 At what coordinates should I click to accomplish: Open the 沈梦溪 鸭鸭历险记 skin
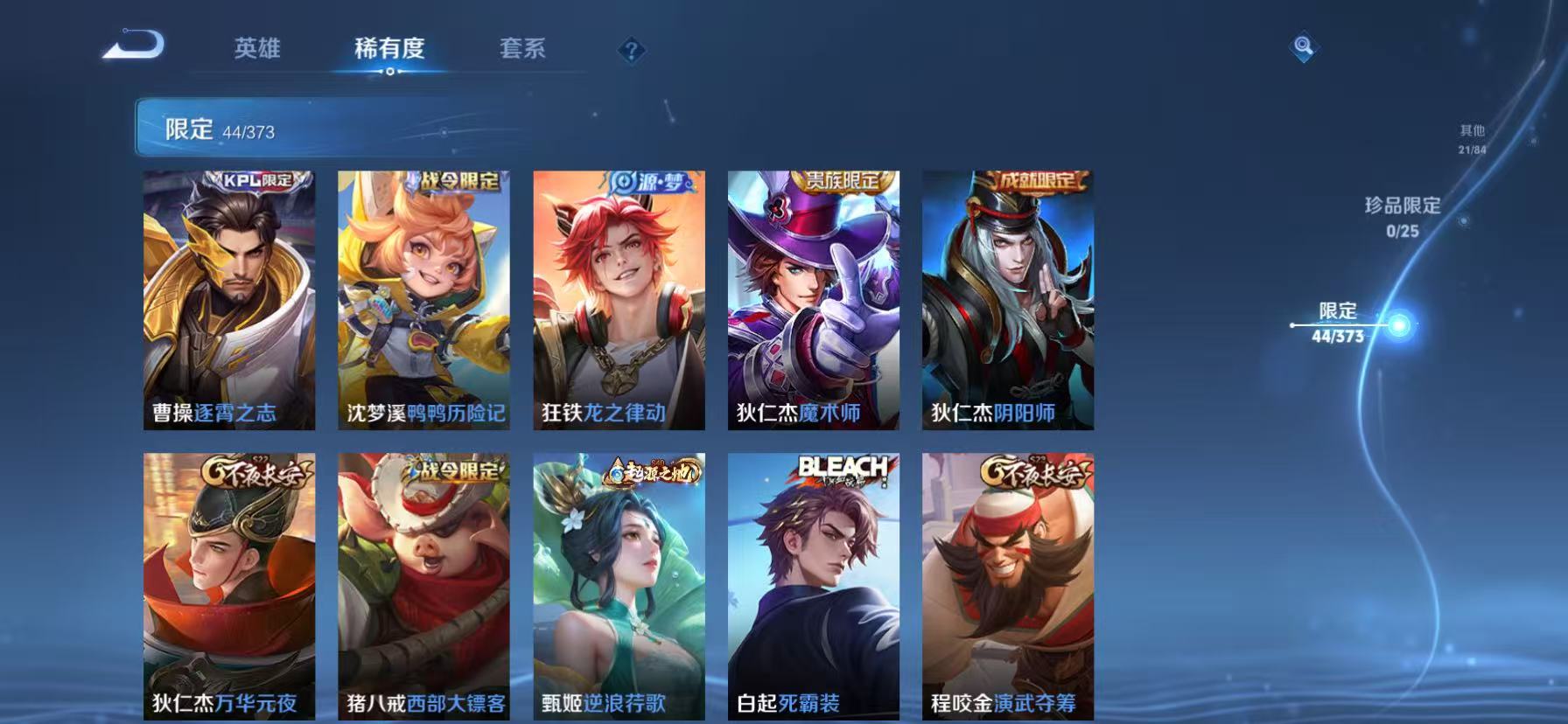[x=423, y=302]
